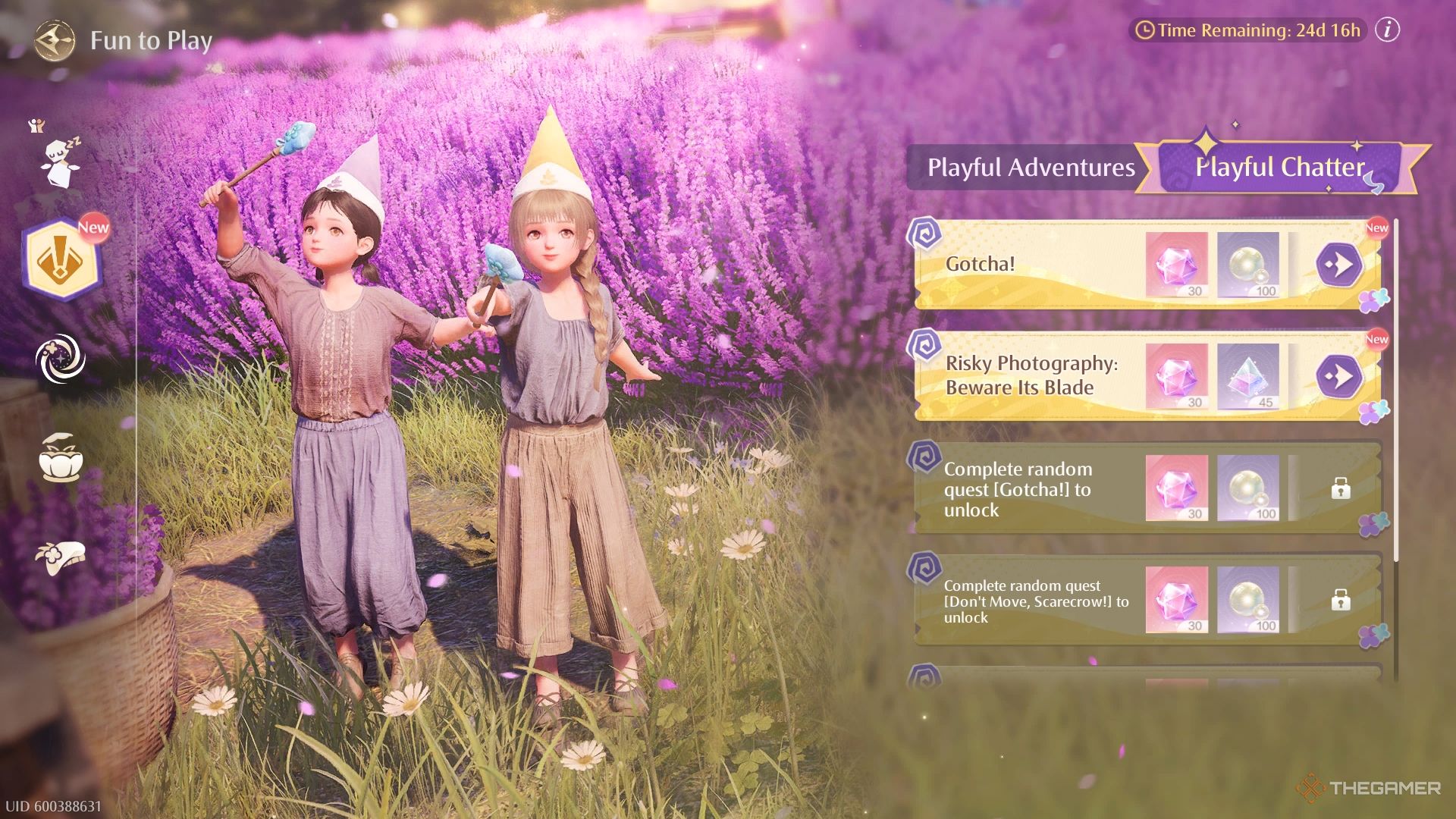Select the flower ribbon event icon
This screenshot has width=1456, height=819.
click(61, 557)
